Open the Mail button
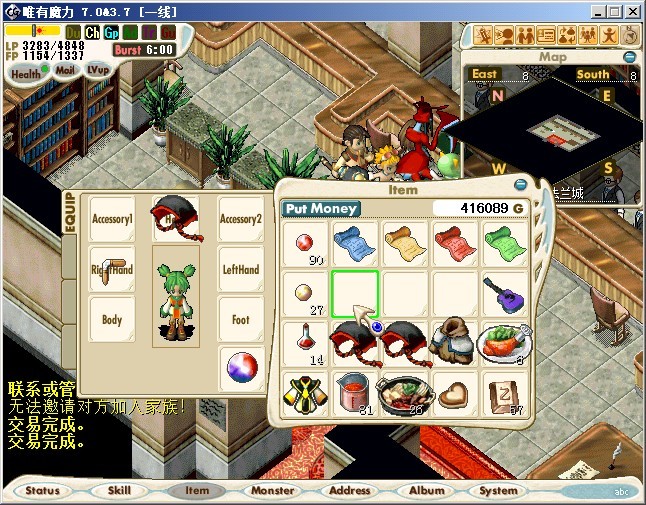This screenshot has width=646, height=505. click(65, 71)
